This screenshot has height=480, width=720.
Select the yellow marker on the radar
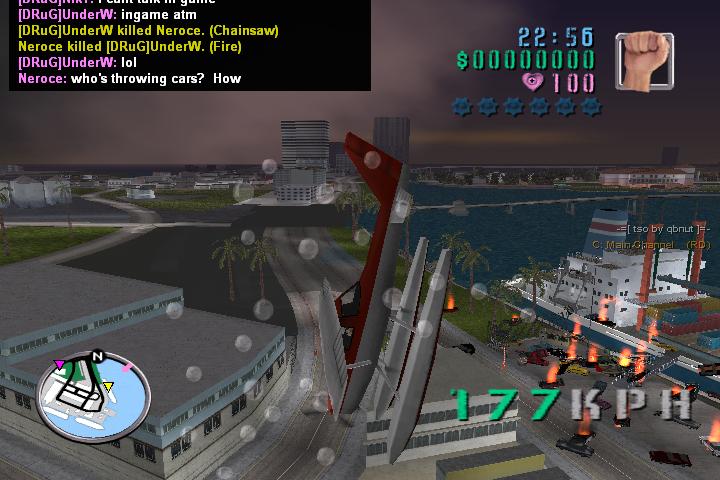pyautogui.click(x=109, y=387)
